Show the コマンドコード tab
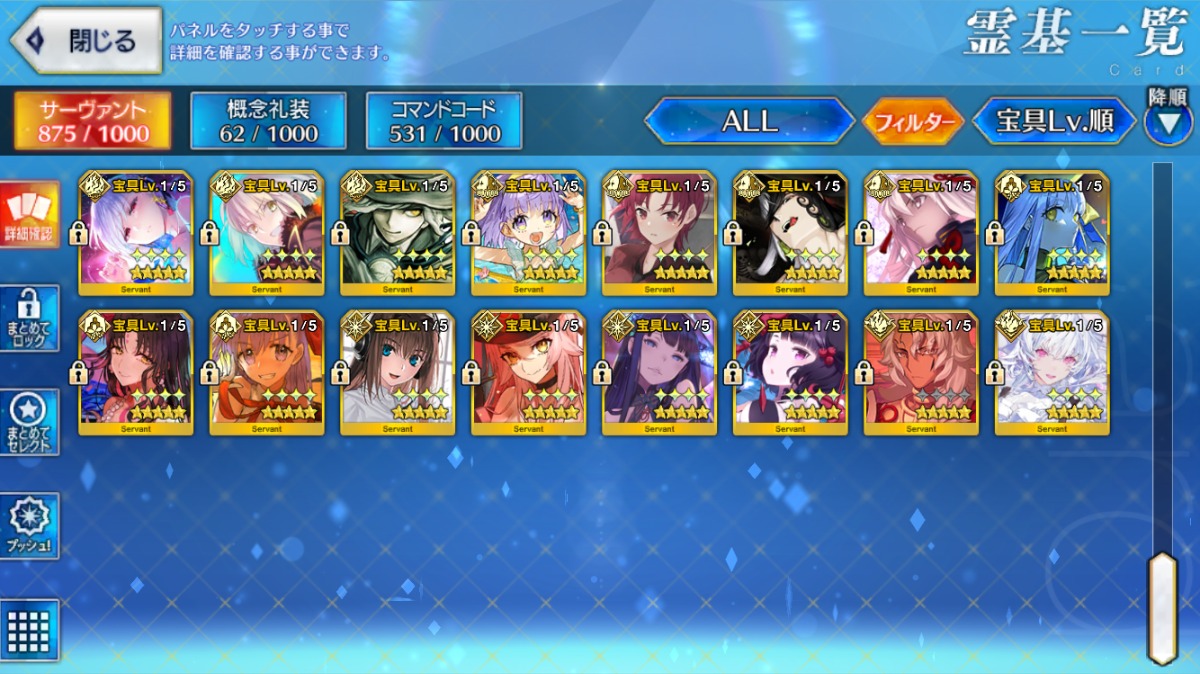1200x674 pixels. [444, 121]
